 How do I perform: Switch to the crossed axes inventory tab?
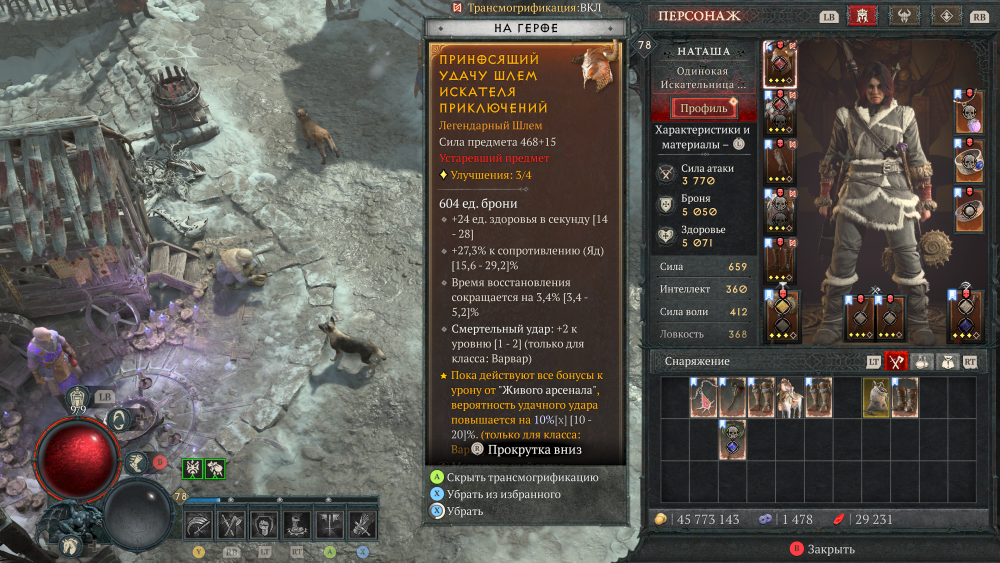tap(897, 362)
